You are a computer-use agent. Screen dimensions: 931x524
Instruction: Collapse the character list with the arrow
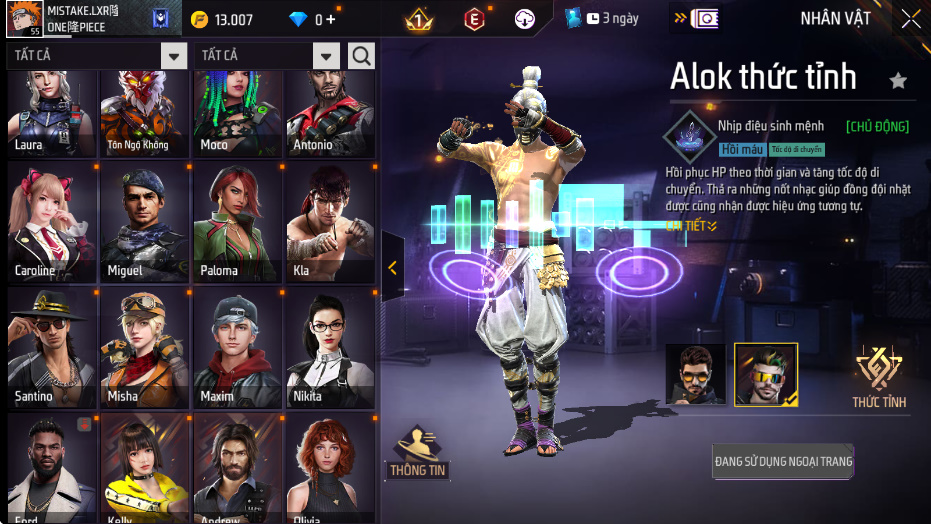[x=392, y=267]
